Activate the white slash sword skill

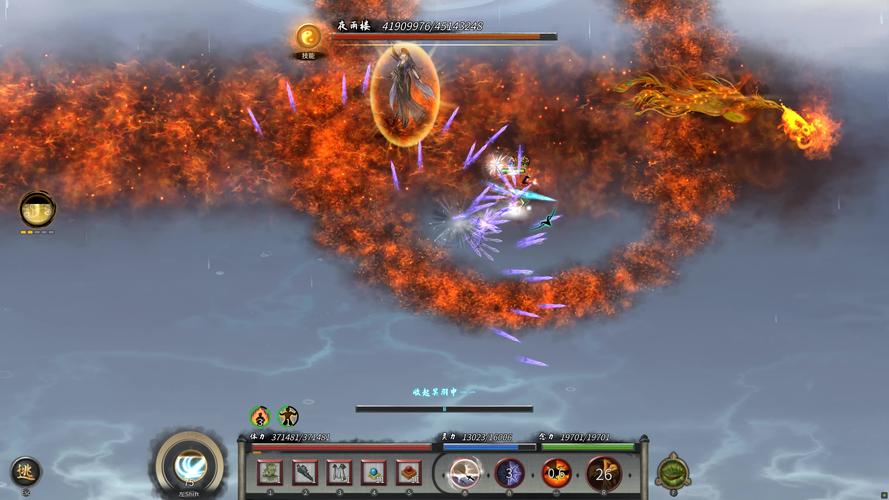click(x=464, y=473)
